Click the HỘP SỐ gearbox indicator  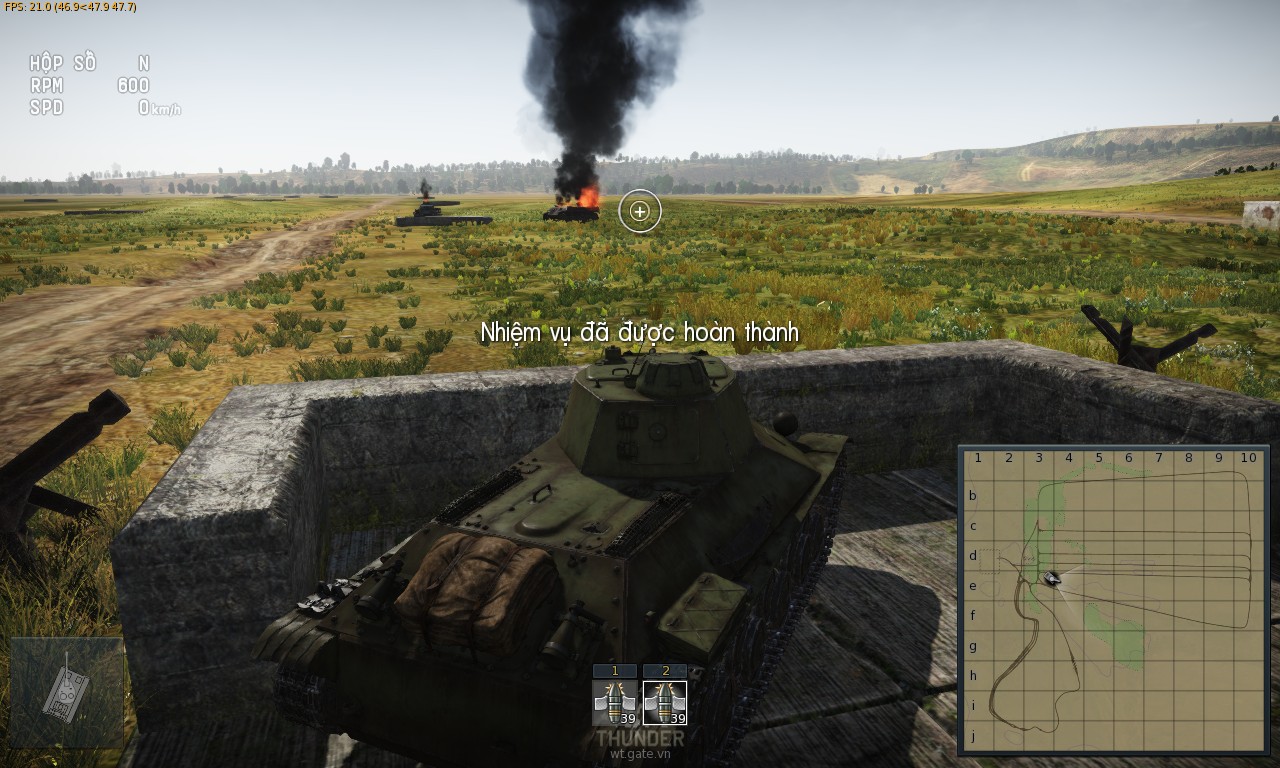[65, 63]
